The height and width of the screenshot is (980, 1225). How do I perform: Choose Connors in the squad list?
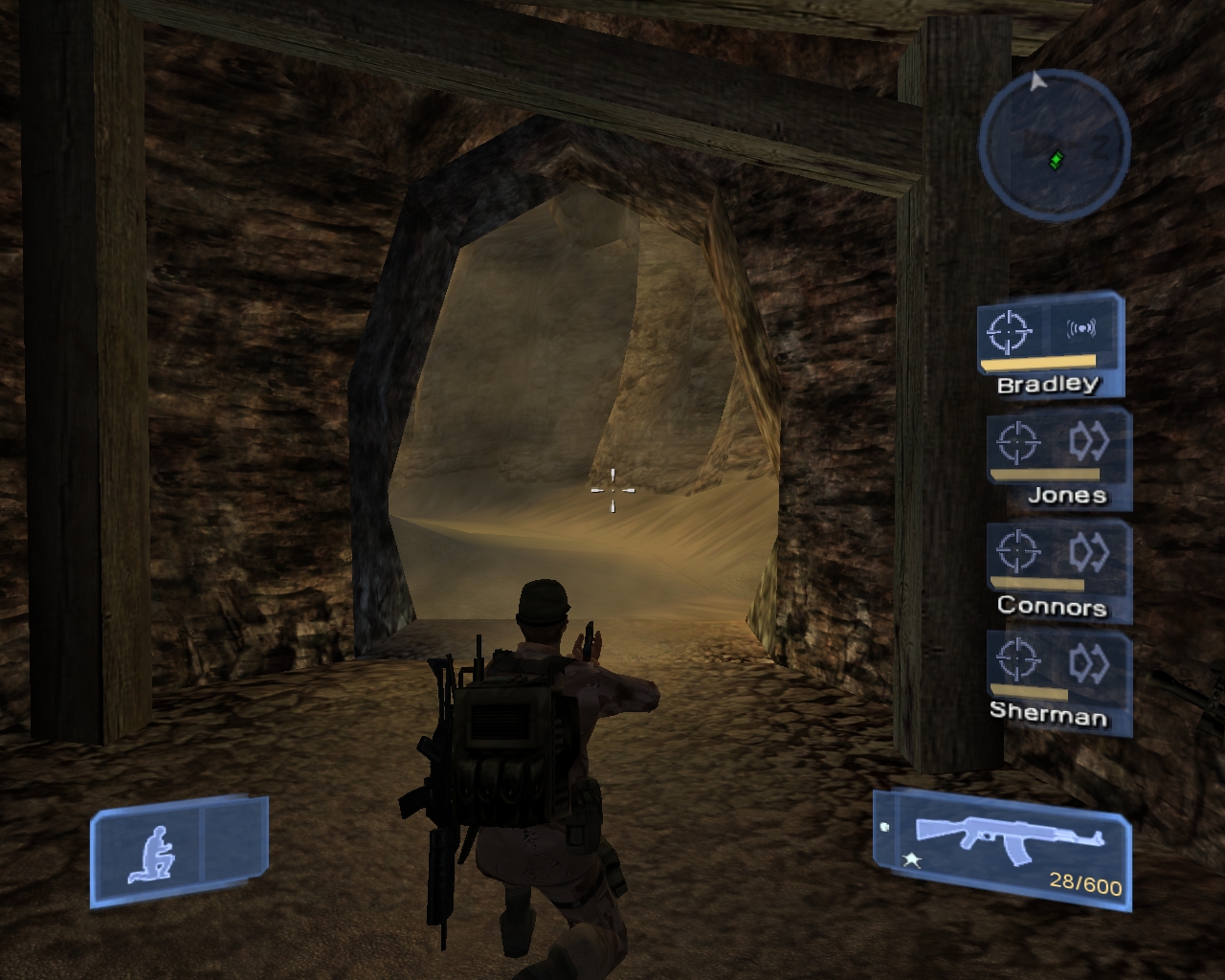point(1058,570)
